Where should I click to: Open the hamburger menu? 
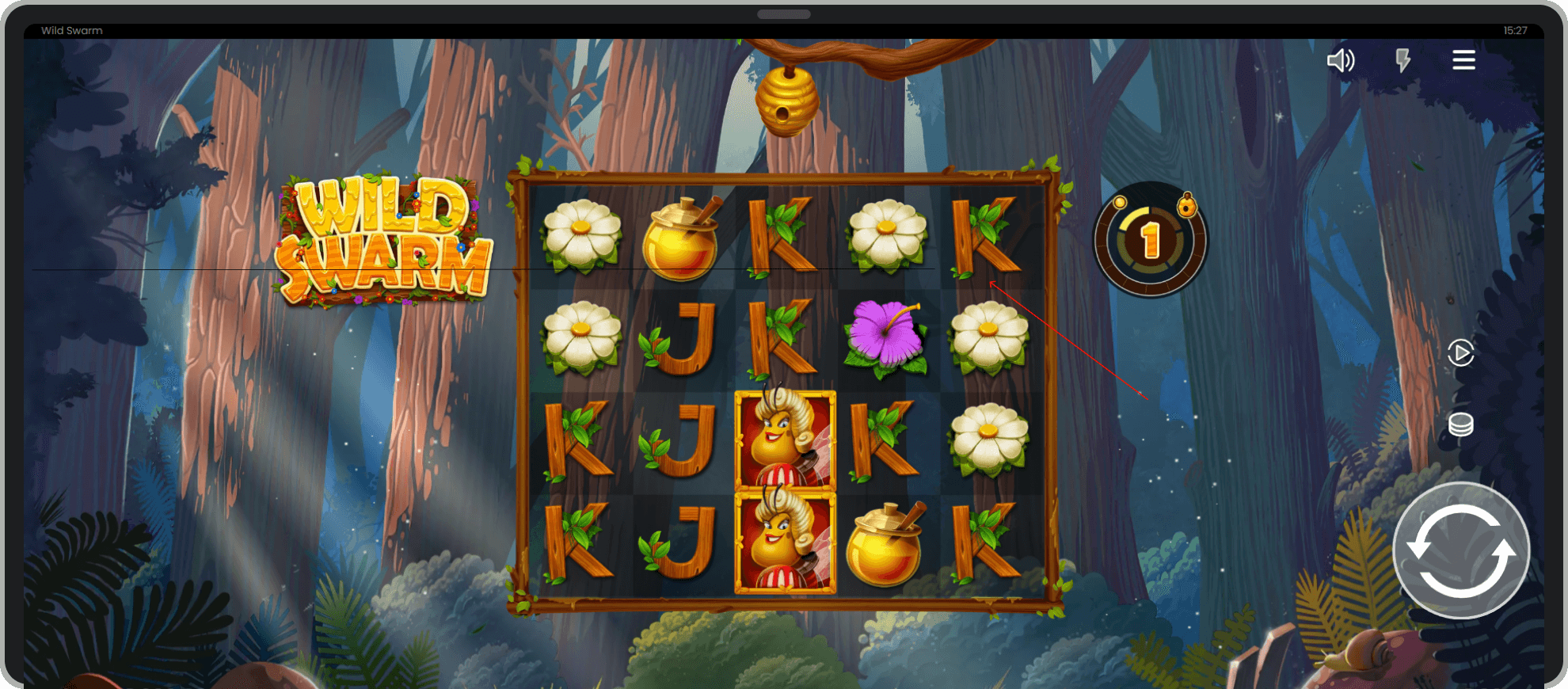pos(1463,60)
